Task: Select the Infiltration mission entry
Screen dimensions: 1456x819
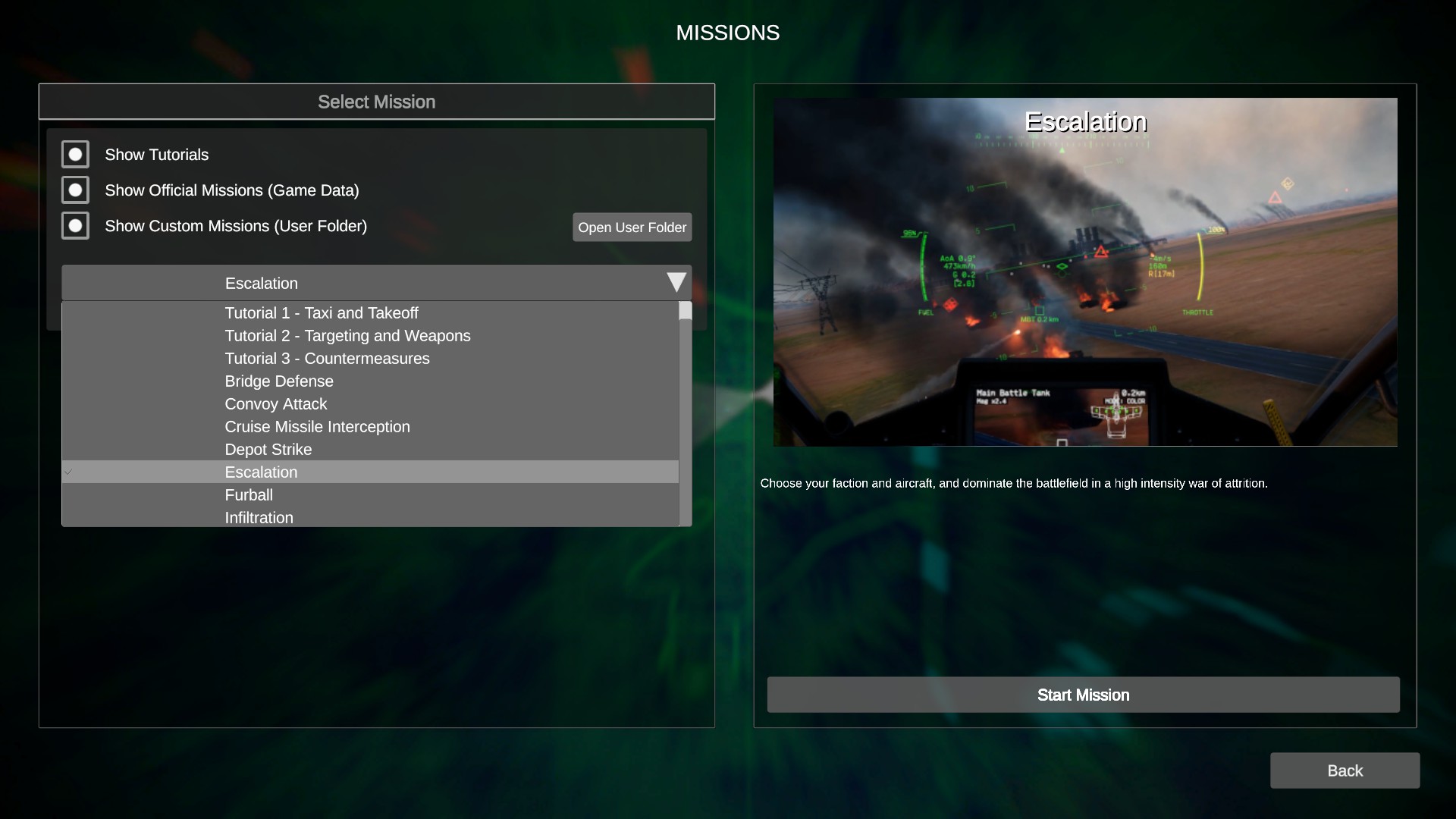Action: [x=259, y=518]
